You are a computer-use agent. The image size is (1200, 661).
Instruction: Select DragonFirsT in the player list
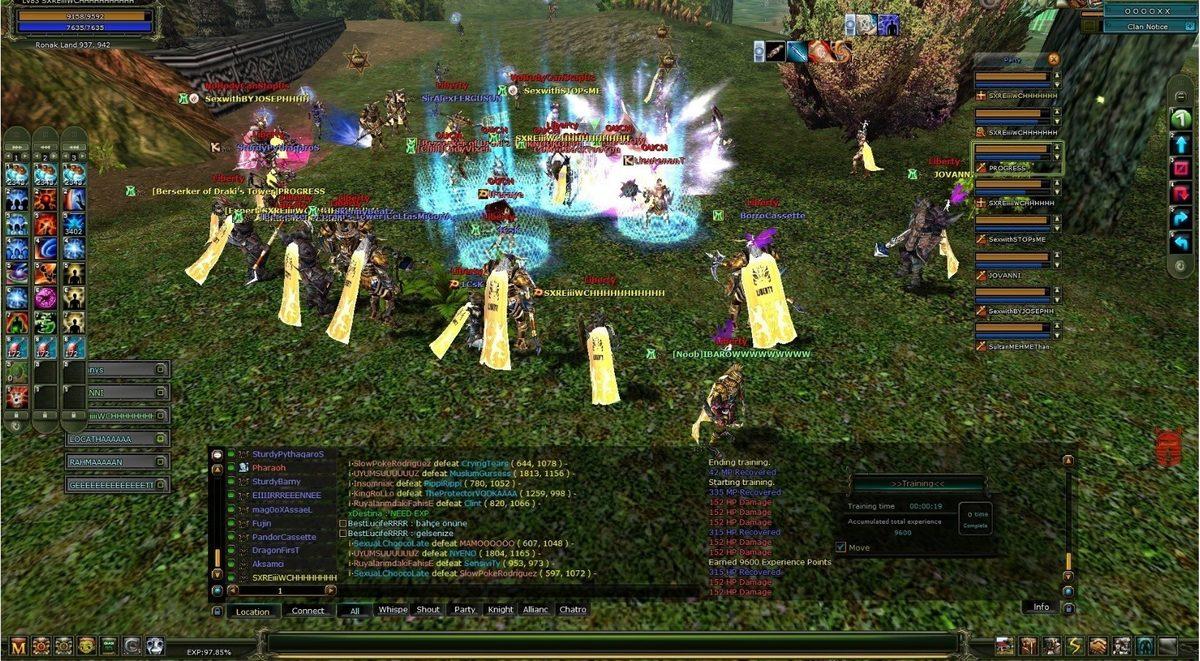point(277,550)
